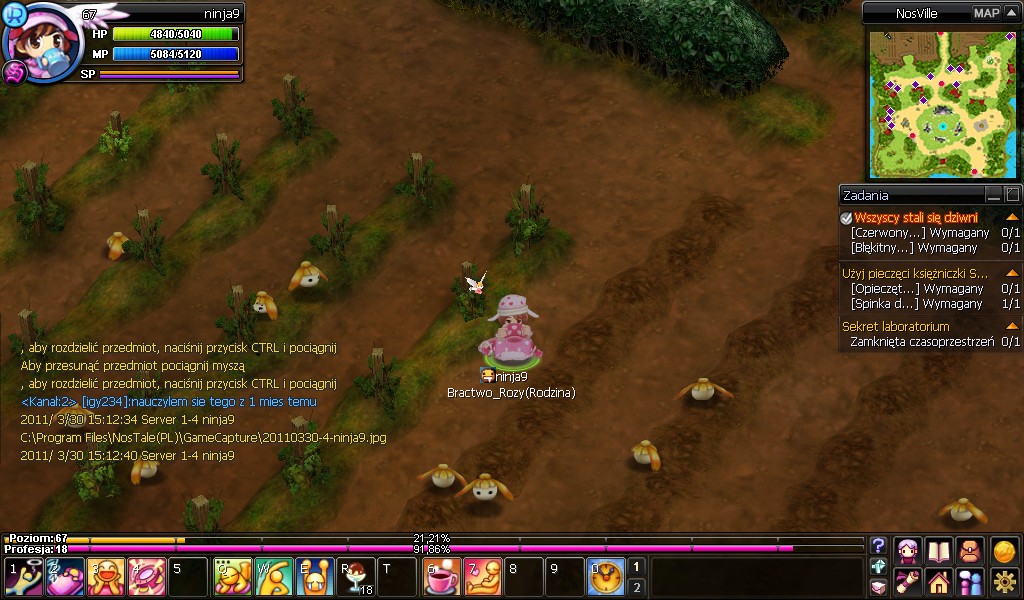Open the backpack inventory
Viewport: 1024px width, 600px height.
970,550
